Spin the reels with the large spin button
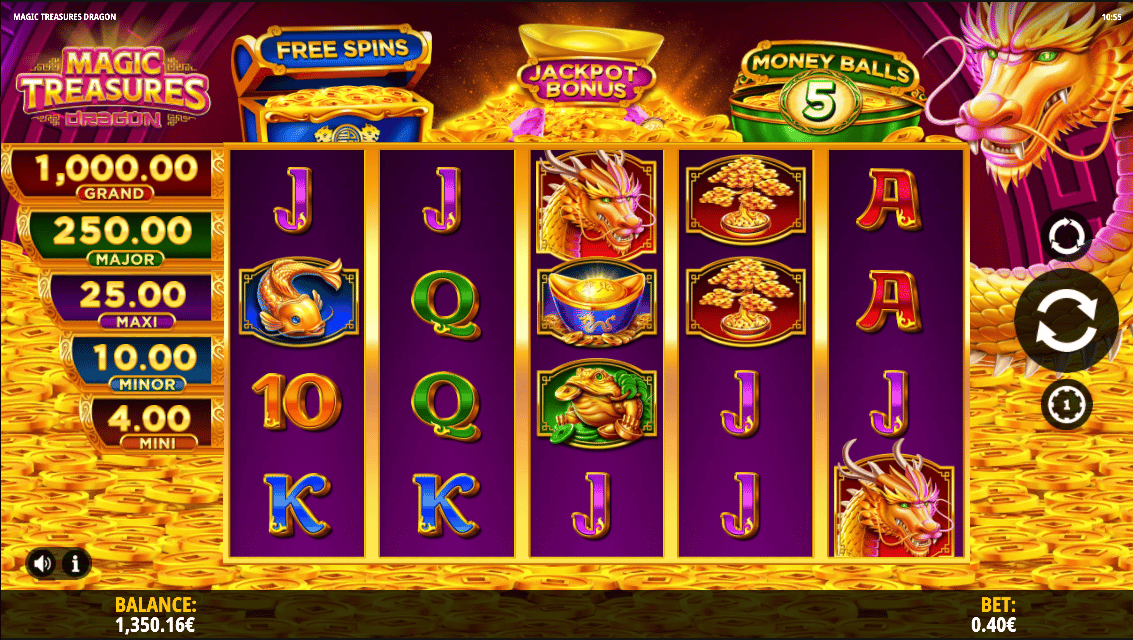The width and height of the screenshot is (1133, 640). 1066,321
